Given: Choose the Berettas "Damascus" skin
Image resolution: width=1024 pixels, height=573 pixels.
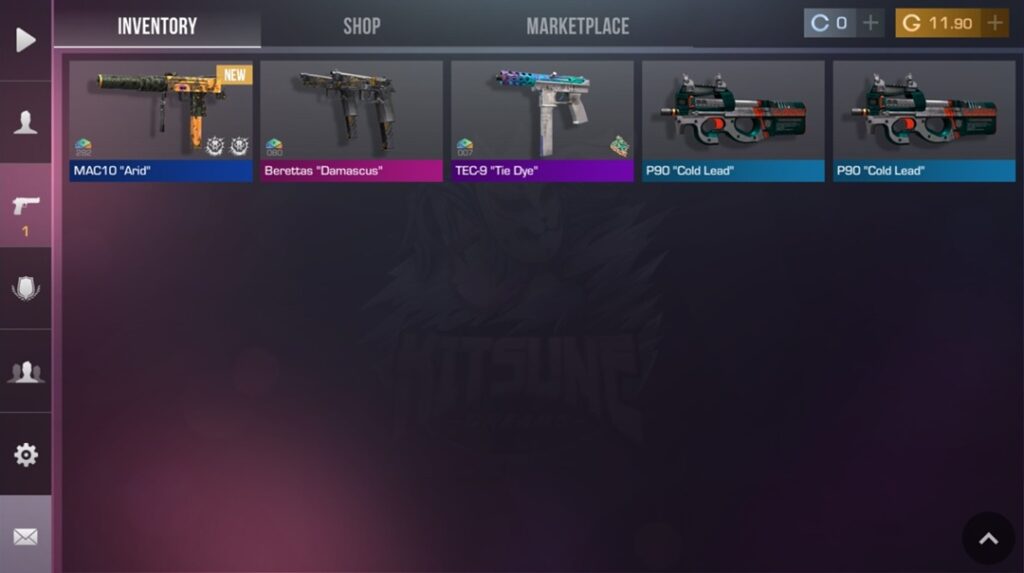Looking at the screenshot, I should [x=351, y=120].
